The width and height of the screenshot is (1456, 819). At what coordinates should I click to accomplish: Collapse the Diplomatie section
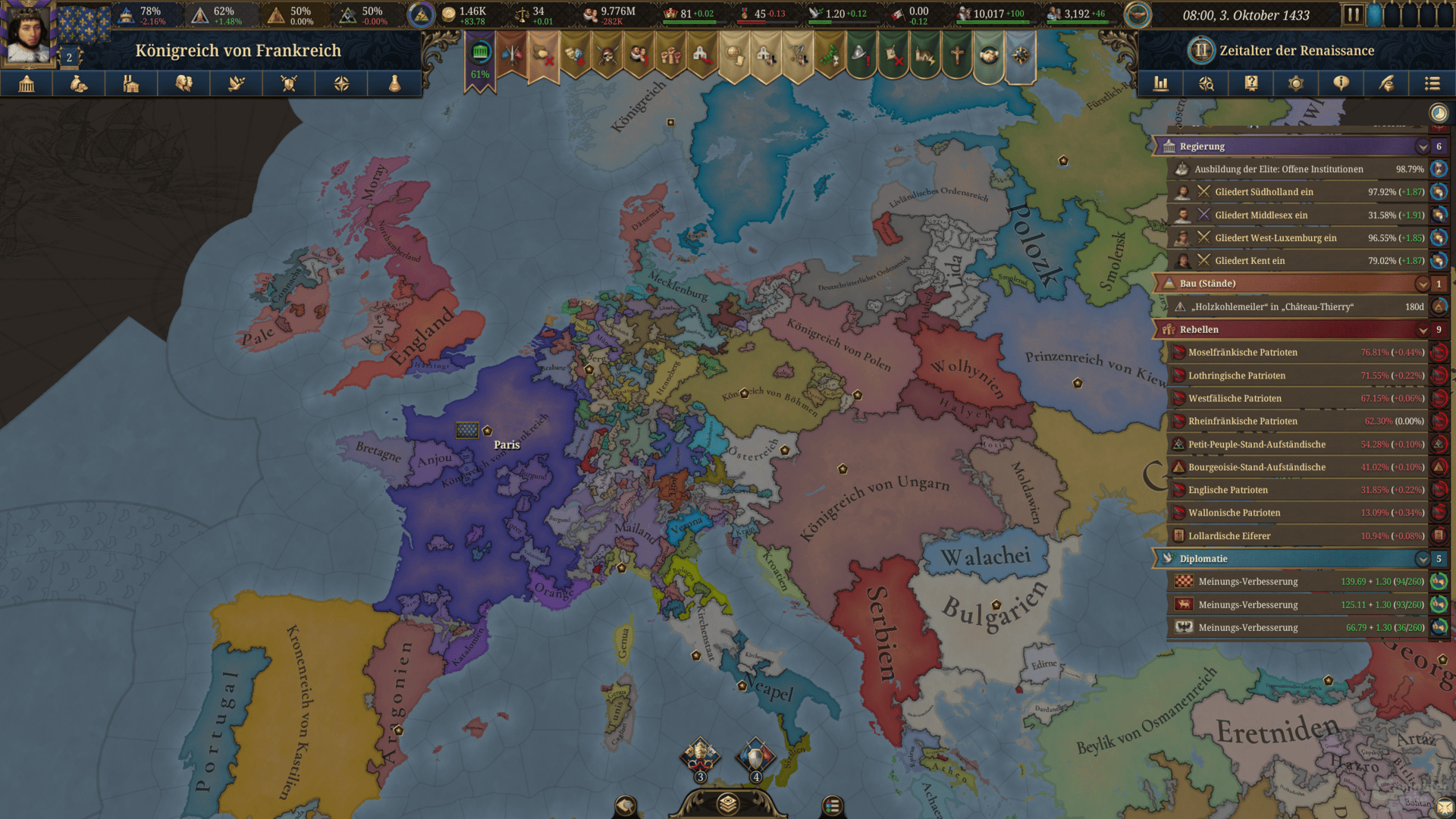point(1423,559)
